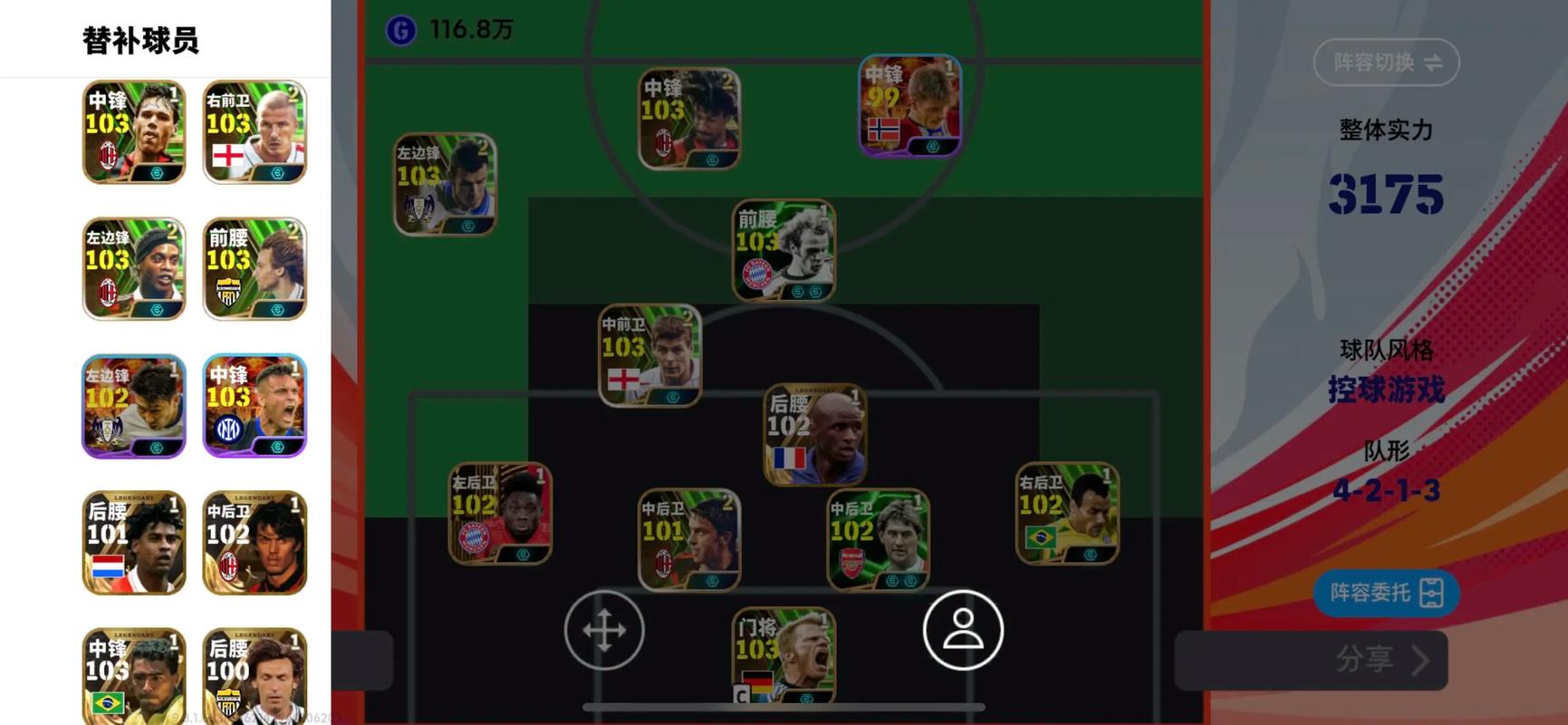Click the 阵容切换 lineup switch button
The height and width of the screenshot is (725, 1568).
coord(1385,62)
